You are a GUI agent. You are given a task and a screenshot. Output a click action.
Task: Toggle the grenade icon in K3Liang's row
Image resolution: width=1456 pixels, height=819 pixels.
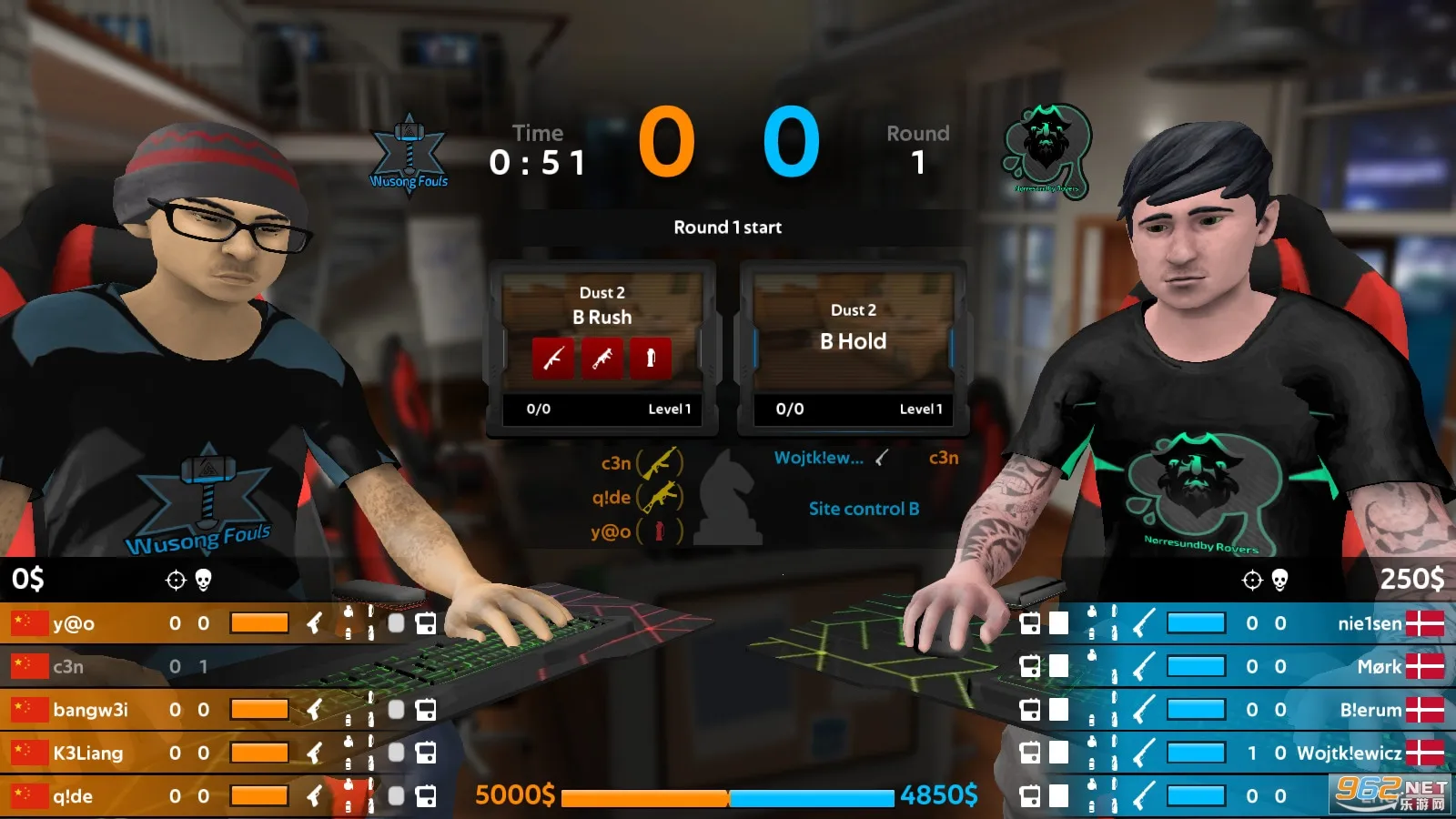click(x=348, y=739)
